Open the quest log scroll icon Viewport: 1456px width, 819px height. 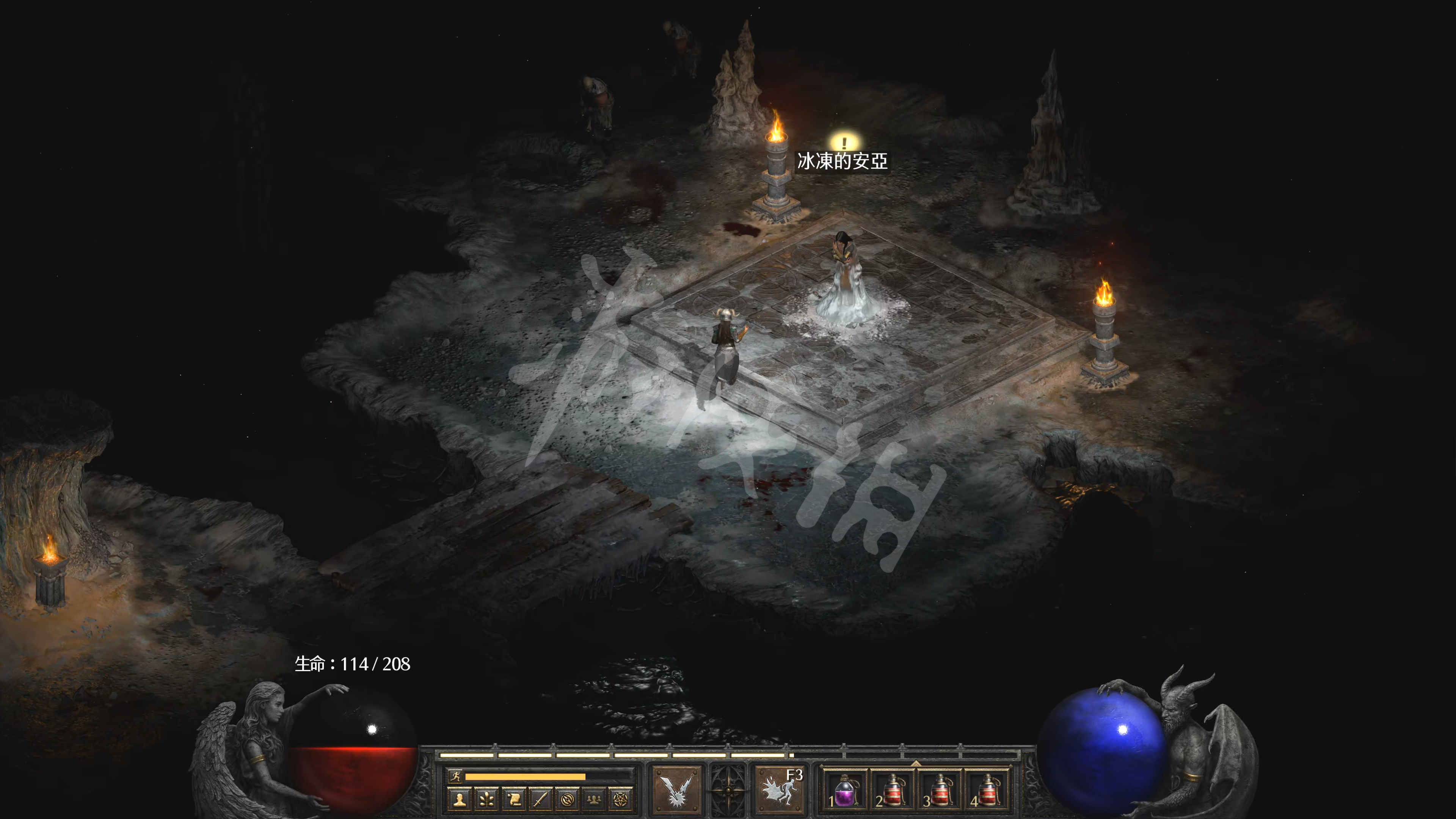coord(514,799)
